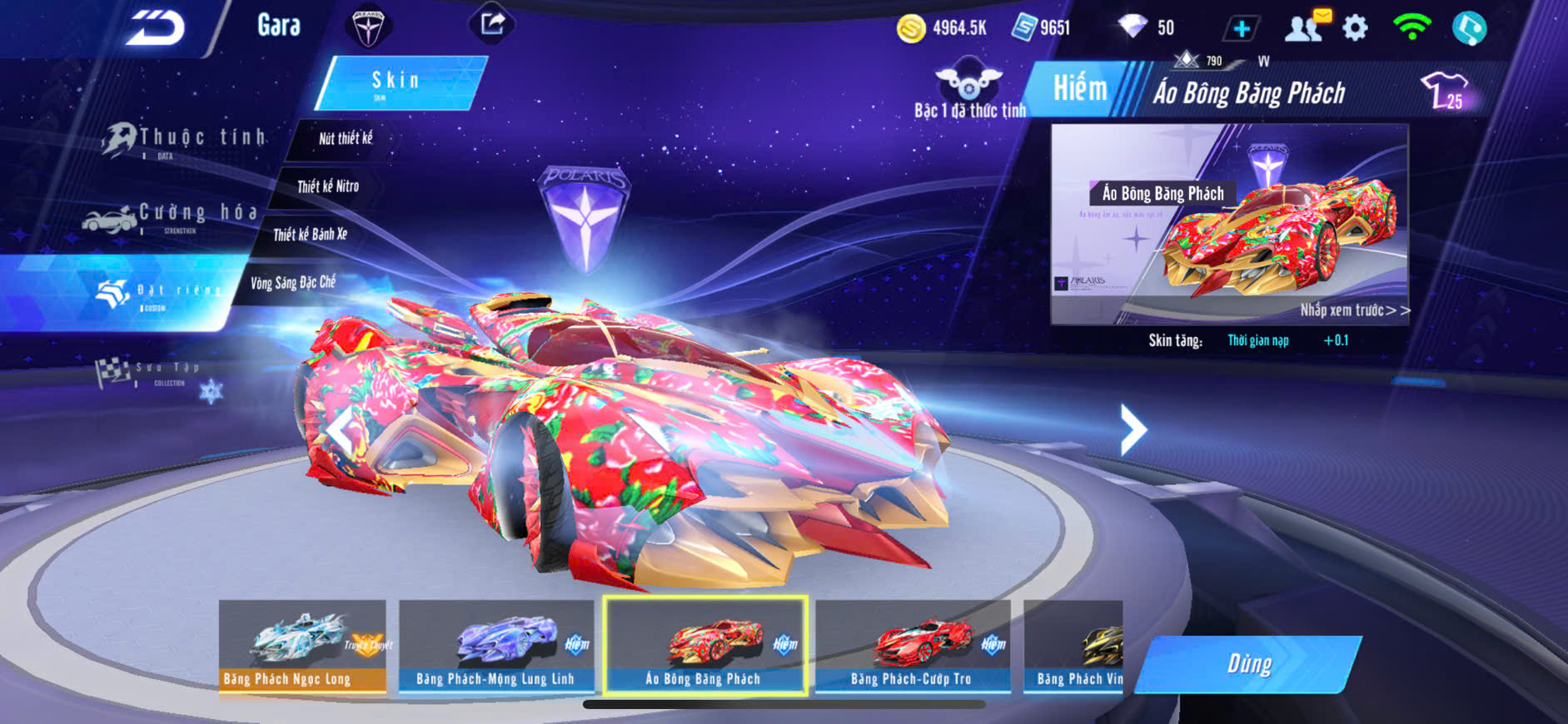Show the previous car with the left arrow
Image resolution: width=1568 pixels, height=724 pixels.
point(340,430)
